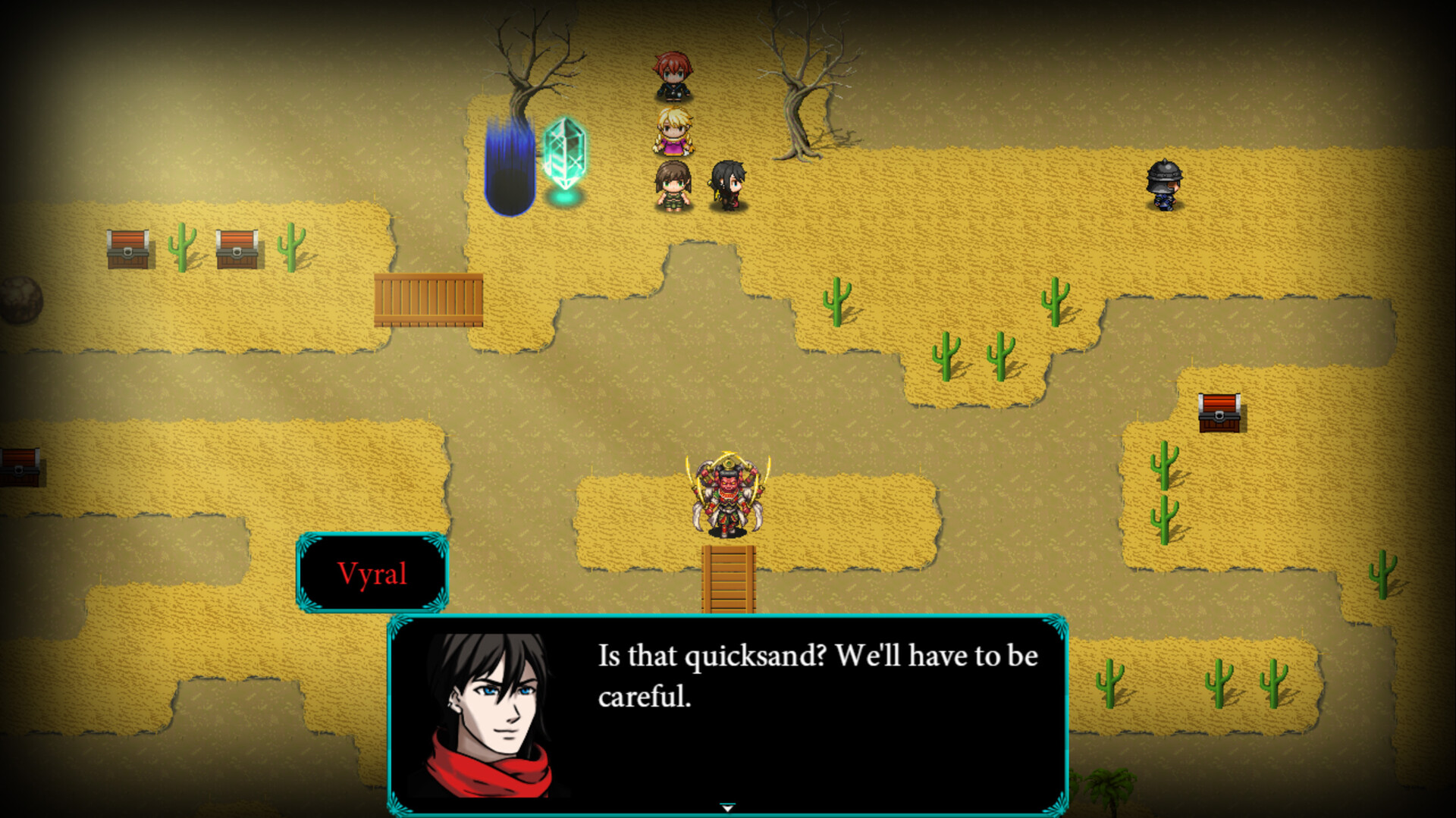Open the chest at the left screen edge
Image resolution: width=1456 pixels, height=818 pixels.
[19, 466]
